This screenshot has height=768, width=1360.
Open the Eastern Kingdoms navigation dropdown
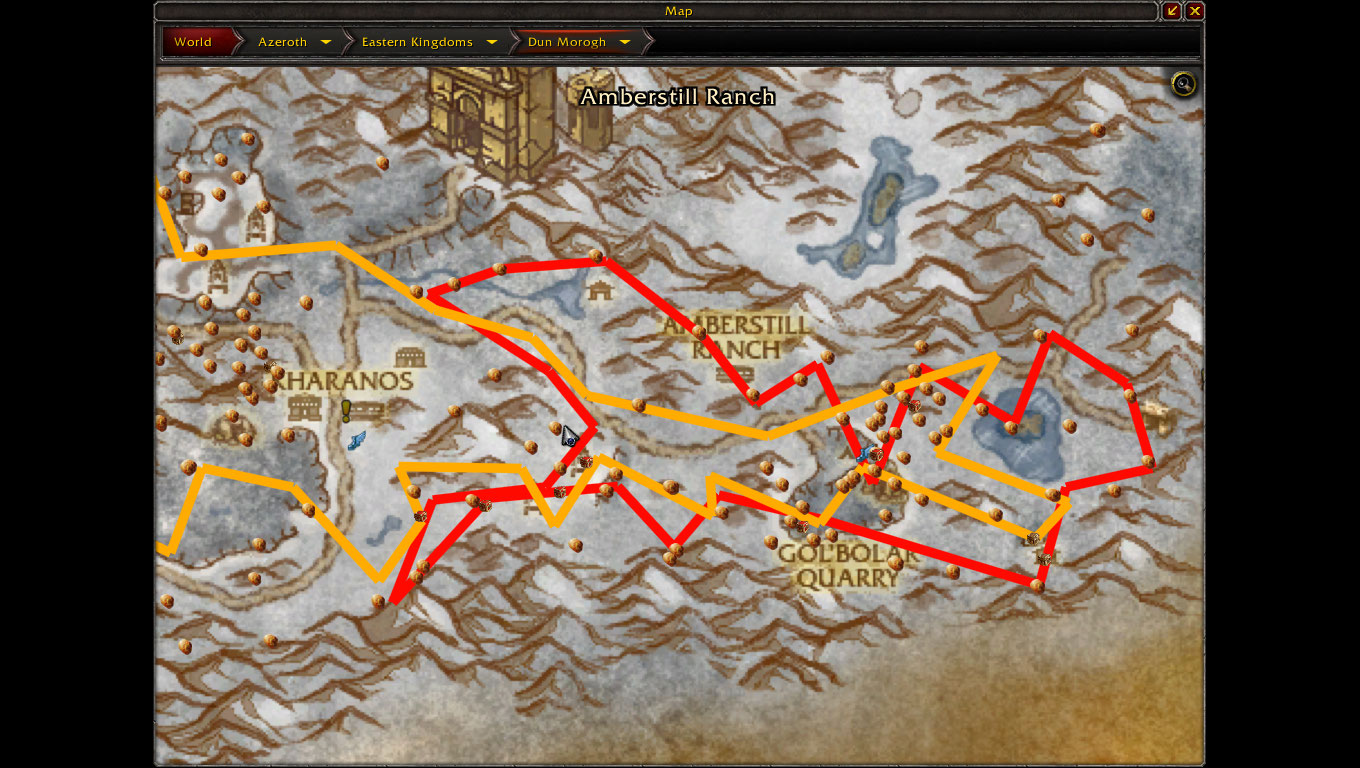click(x=492, y=42)
